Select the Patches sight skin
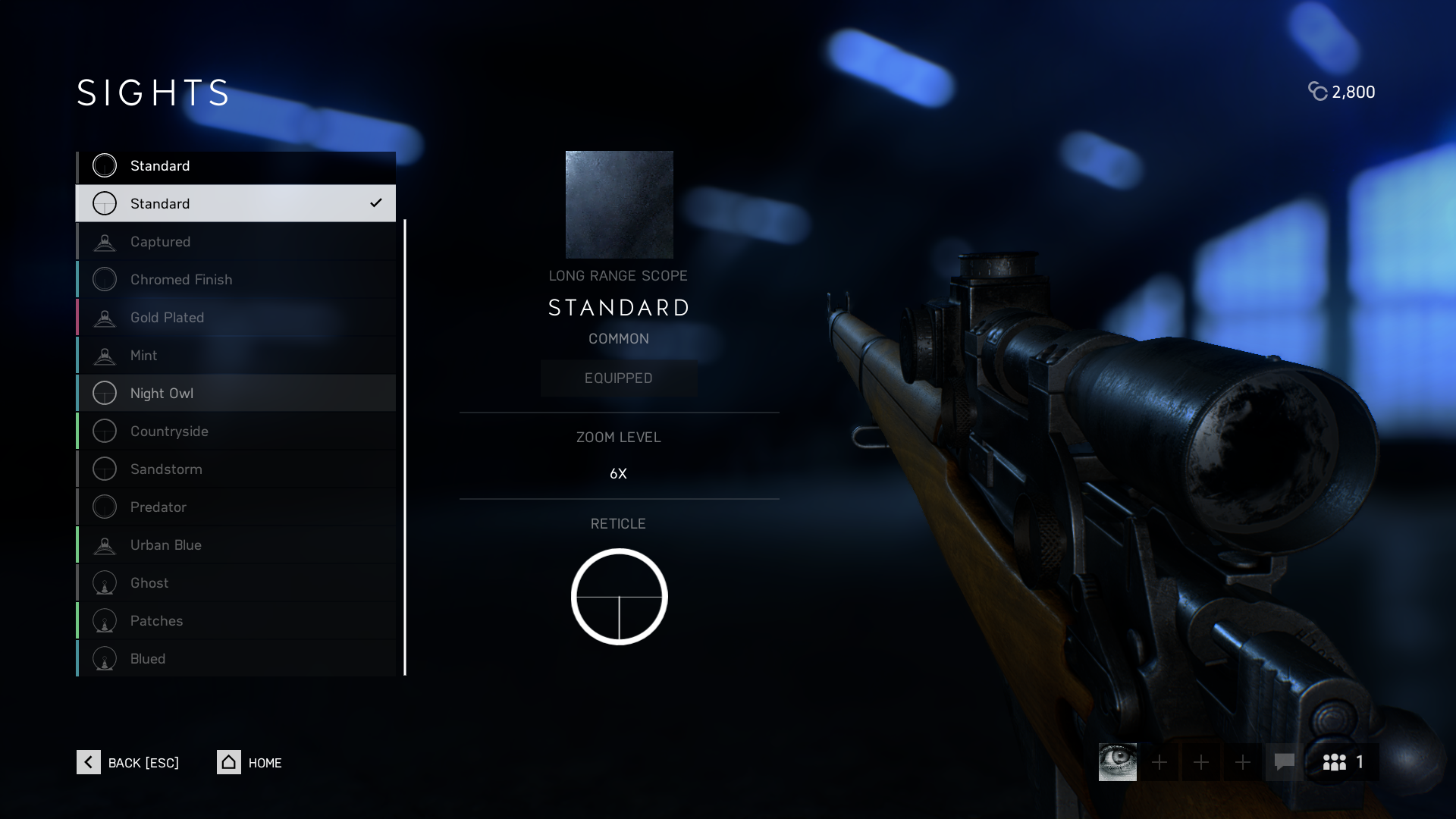This screenshot has height=819, width=1456. pos(236,620)
